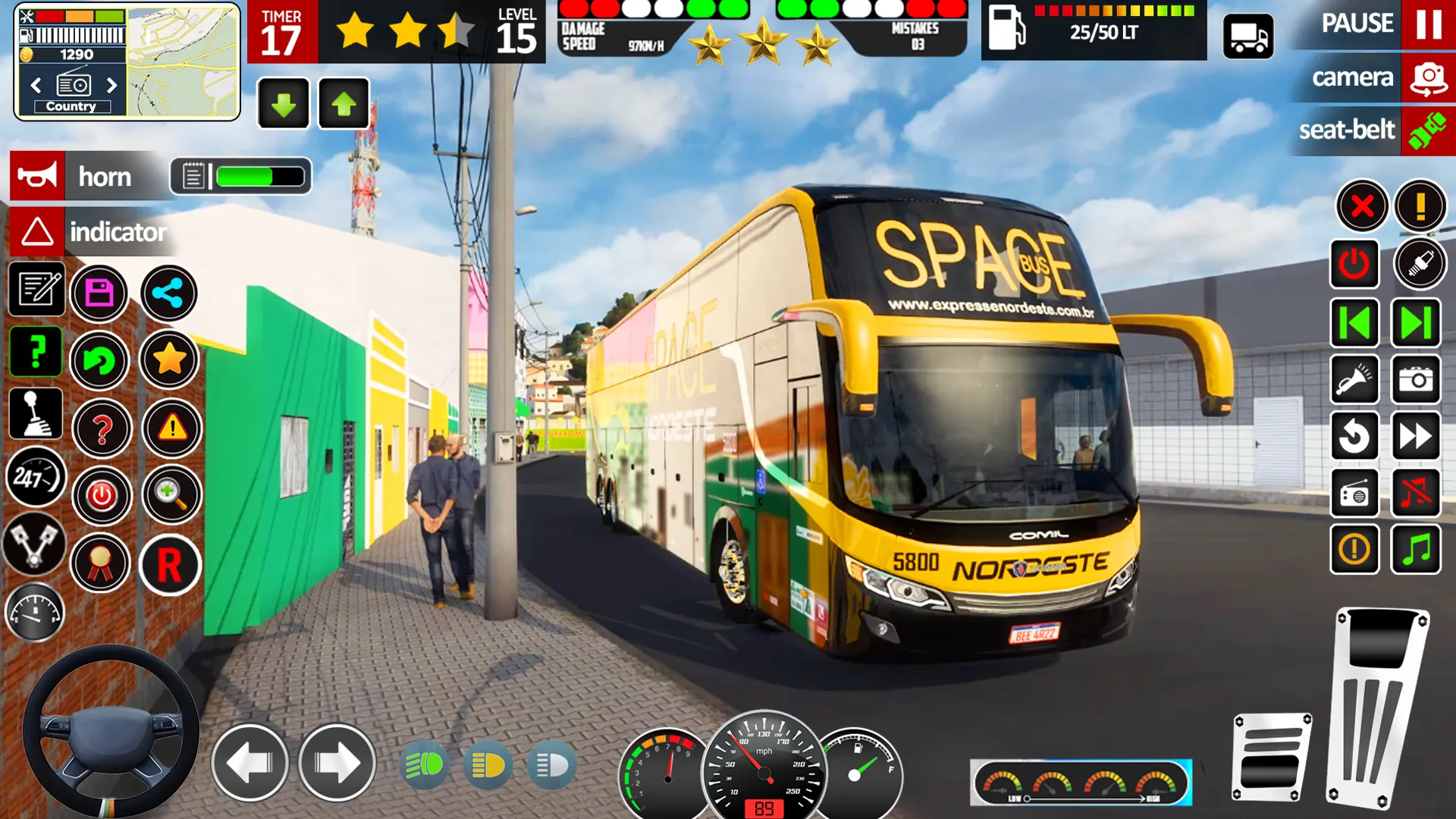Click the blue share icon

pyautogui.click(x=170, y=294)
